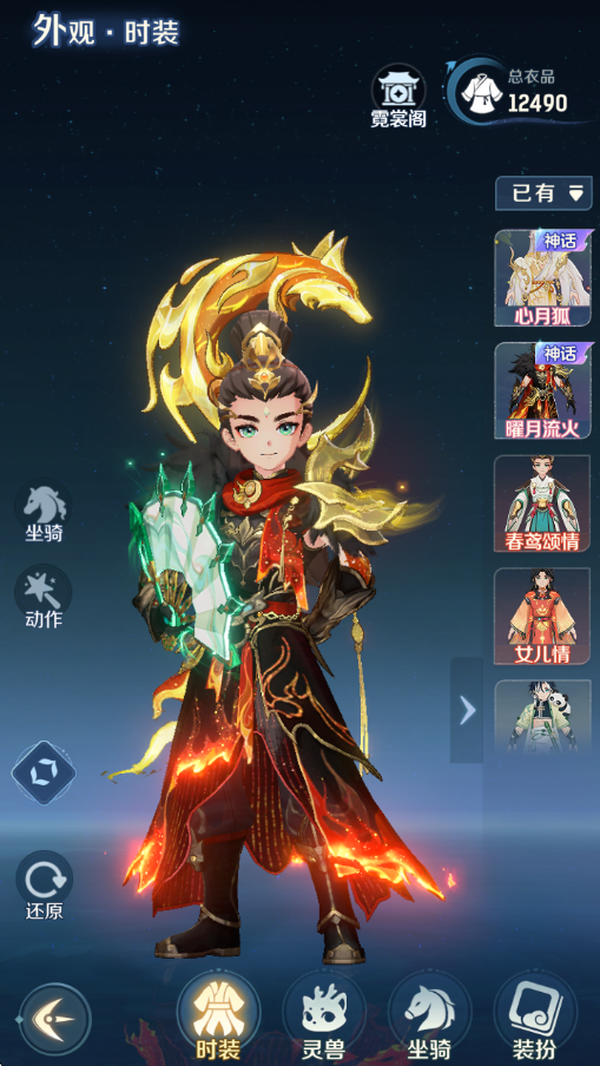This screenshot has width=600, height=1066.
Task: Choose the 曜月流火 outfit
Action: pyautogui.click(x=542, y=390)
